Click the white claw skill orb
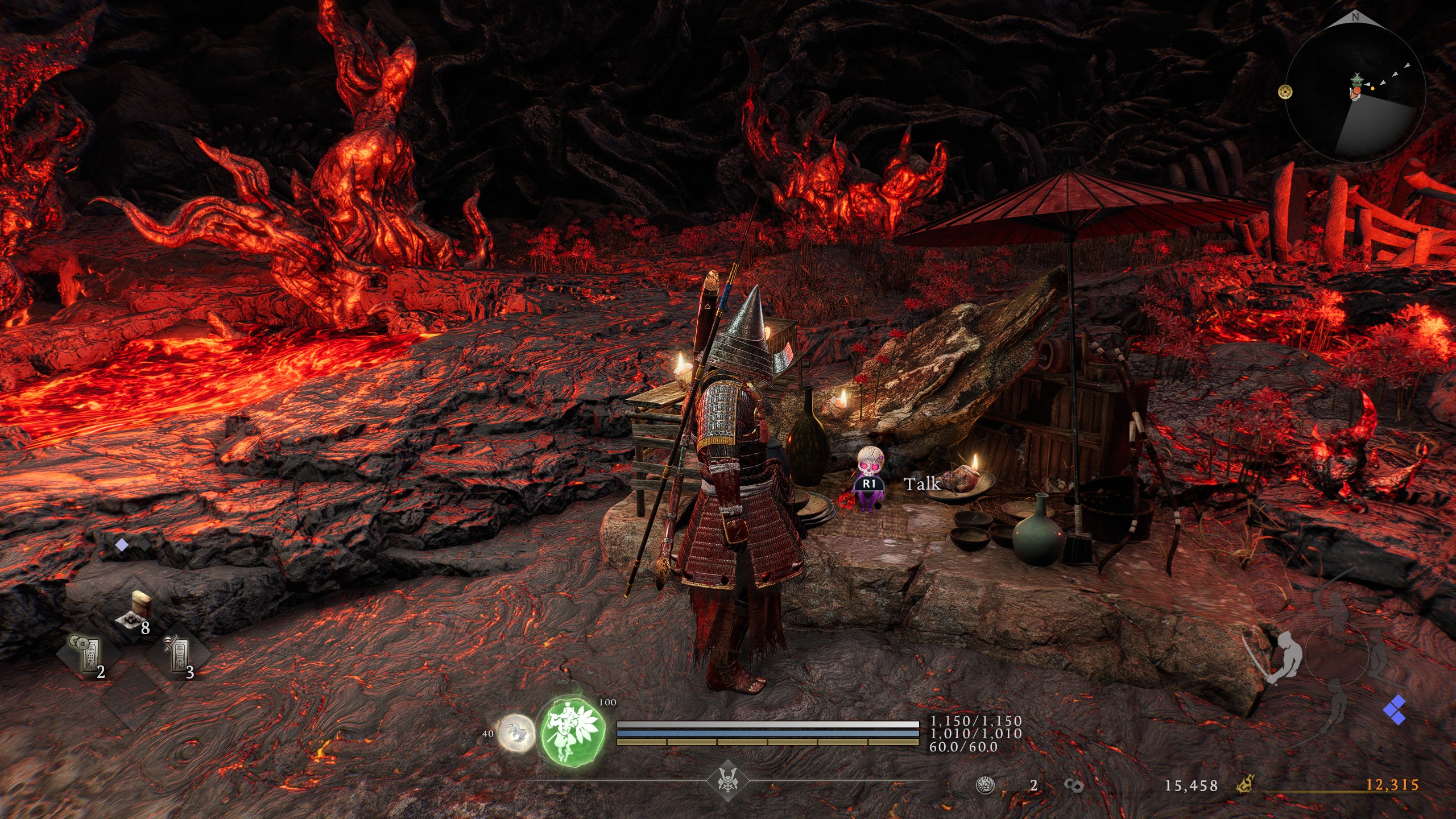This screenshot has width=1456, height=819. point(516,733)
